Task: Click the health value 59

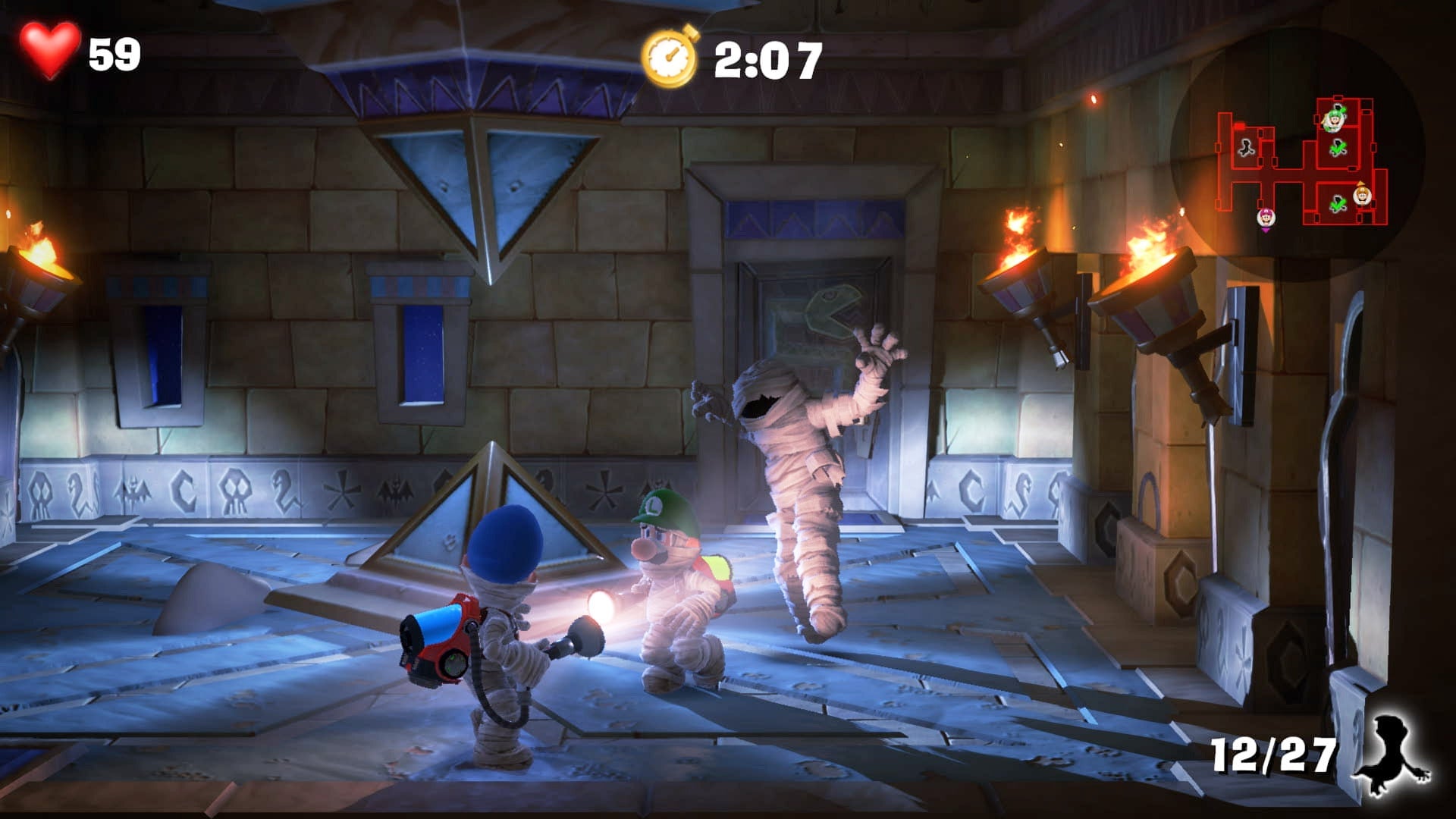Action: click(x=114, y=53)
